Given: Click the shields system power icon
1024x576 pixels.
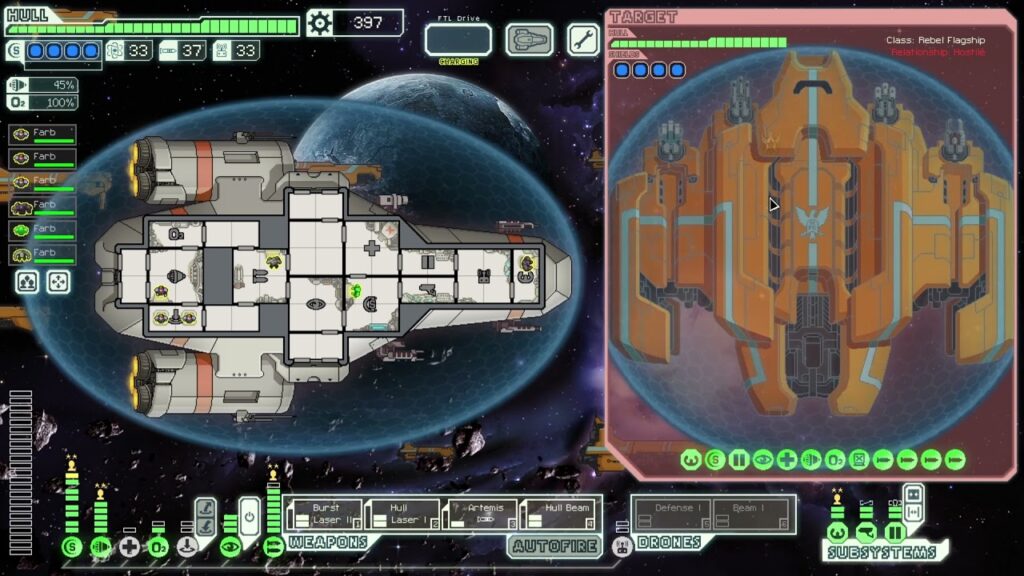Looking at the screenshot, I should 71,547.
